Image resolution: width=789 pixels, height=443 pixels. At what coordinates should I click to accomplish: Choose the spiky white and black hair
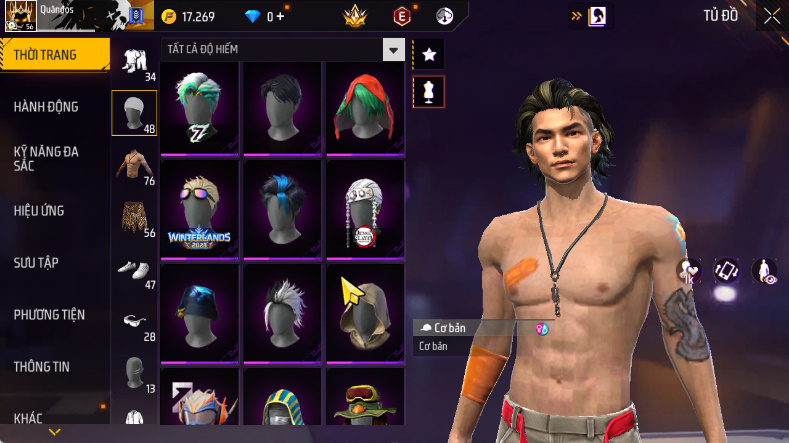[x=282, y=310]
